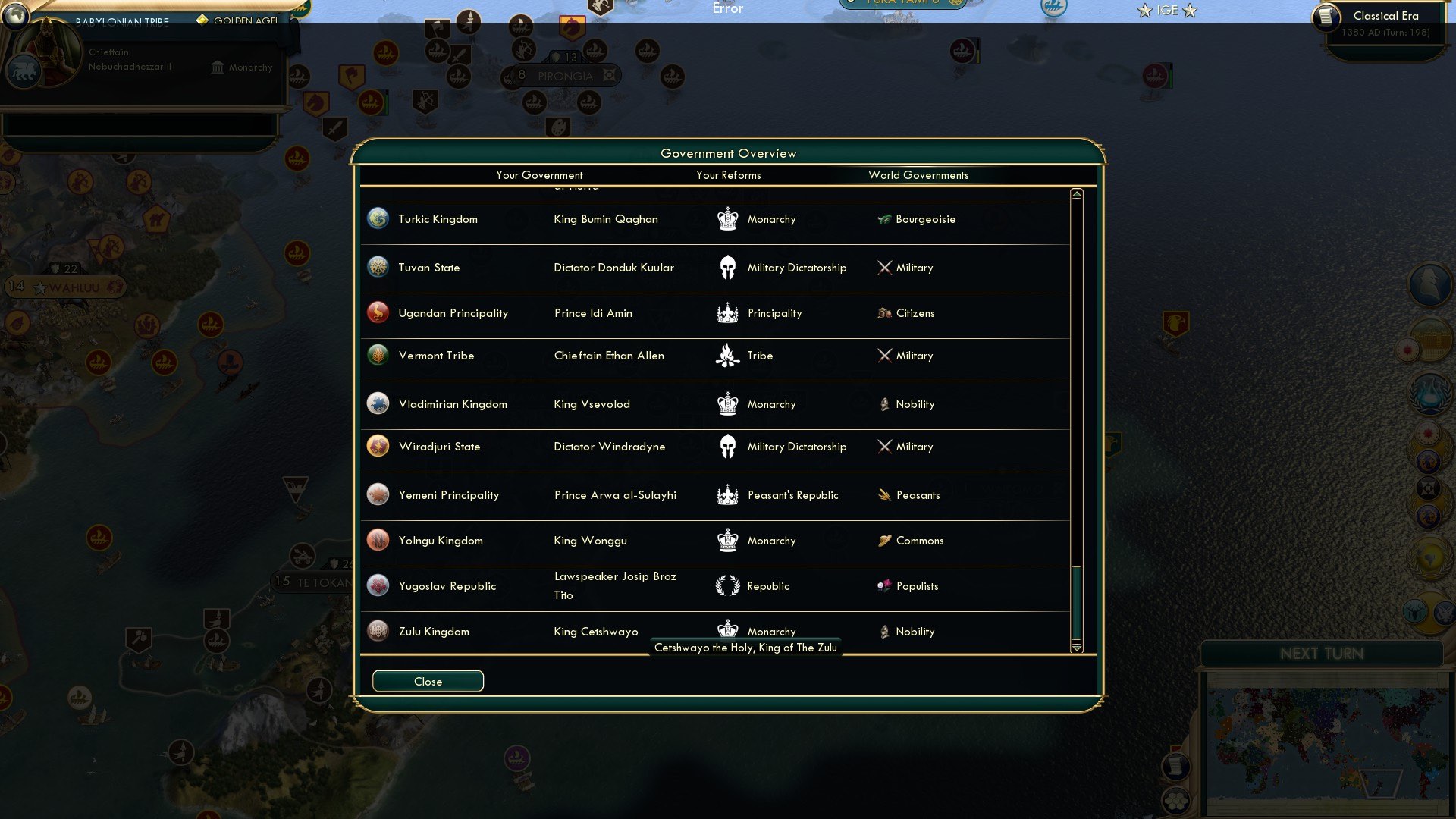1456x819 pixels.
Task: Click the scrollbar down arrow
Action: pos(1076,649)
